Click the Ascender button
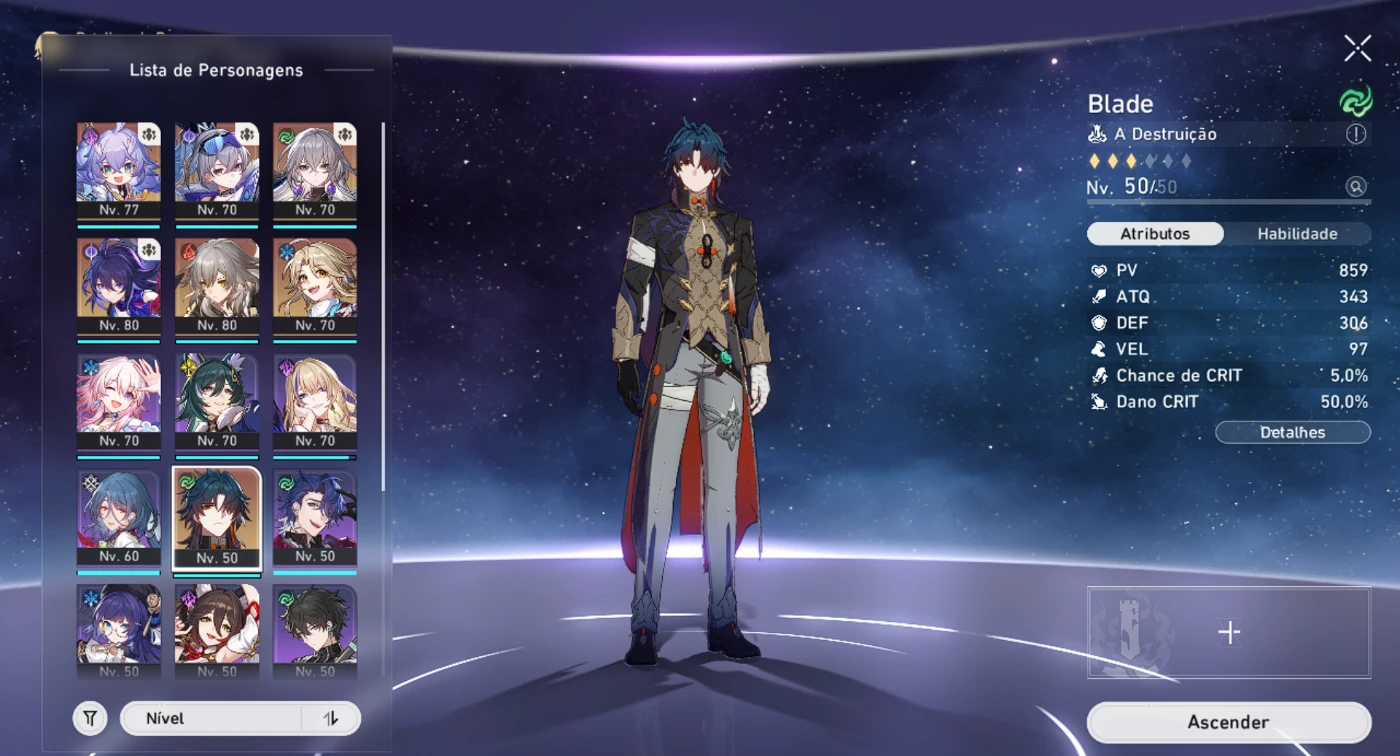The height and width of the screenshot is (756, 1400). click(1228, 722)
